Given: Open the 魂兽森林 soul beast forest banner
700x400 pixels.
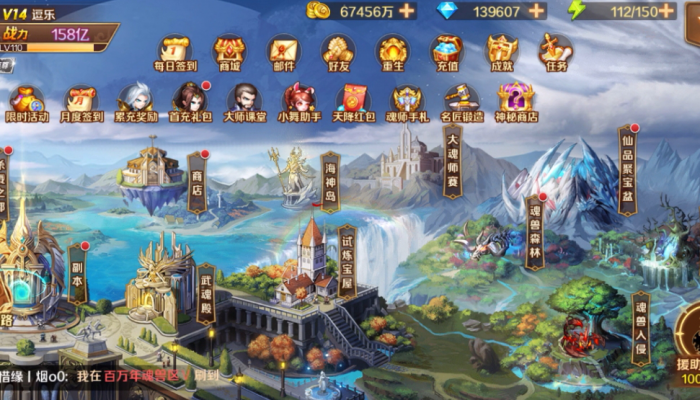Looking at the screenshot, I should click(536, 231).
